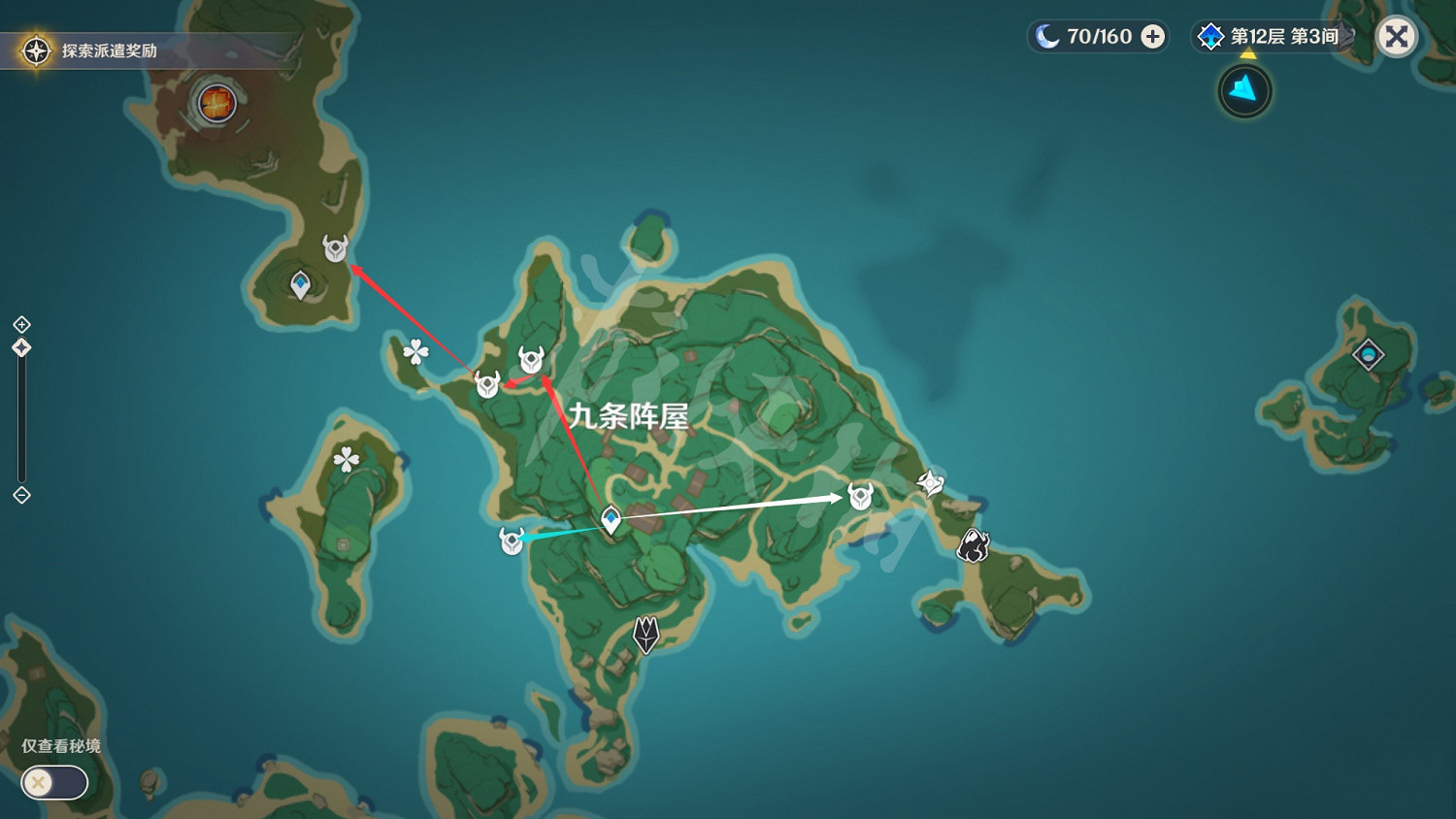Recenter map with the blue compass arrow button
The width and height of the screenshot is (1456, 819).
tap(1243, 90)
